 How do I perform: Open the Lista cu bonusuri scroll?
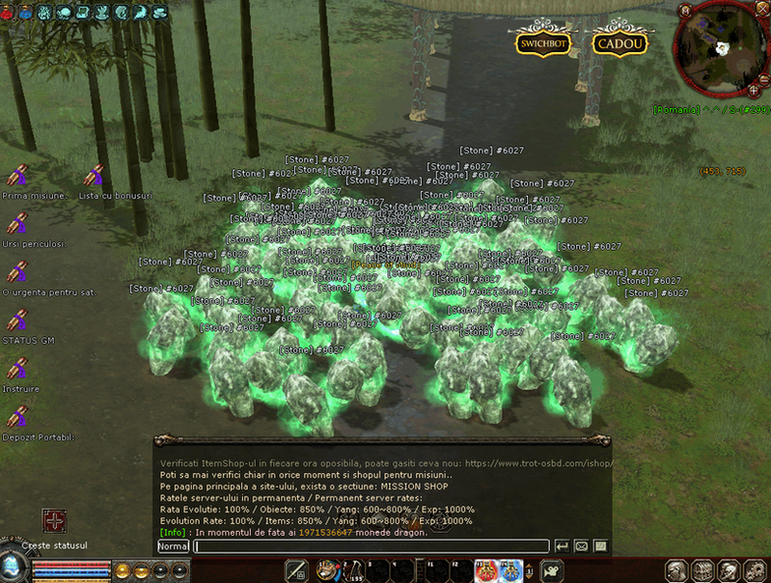click(x=95, y=176)
